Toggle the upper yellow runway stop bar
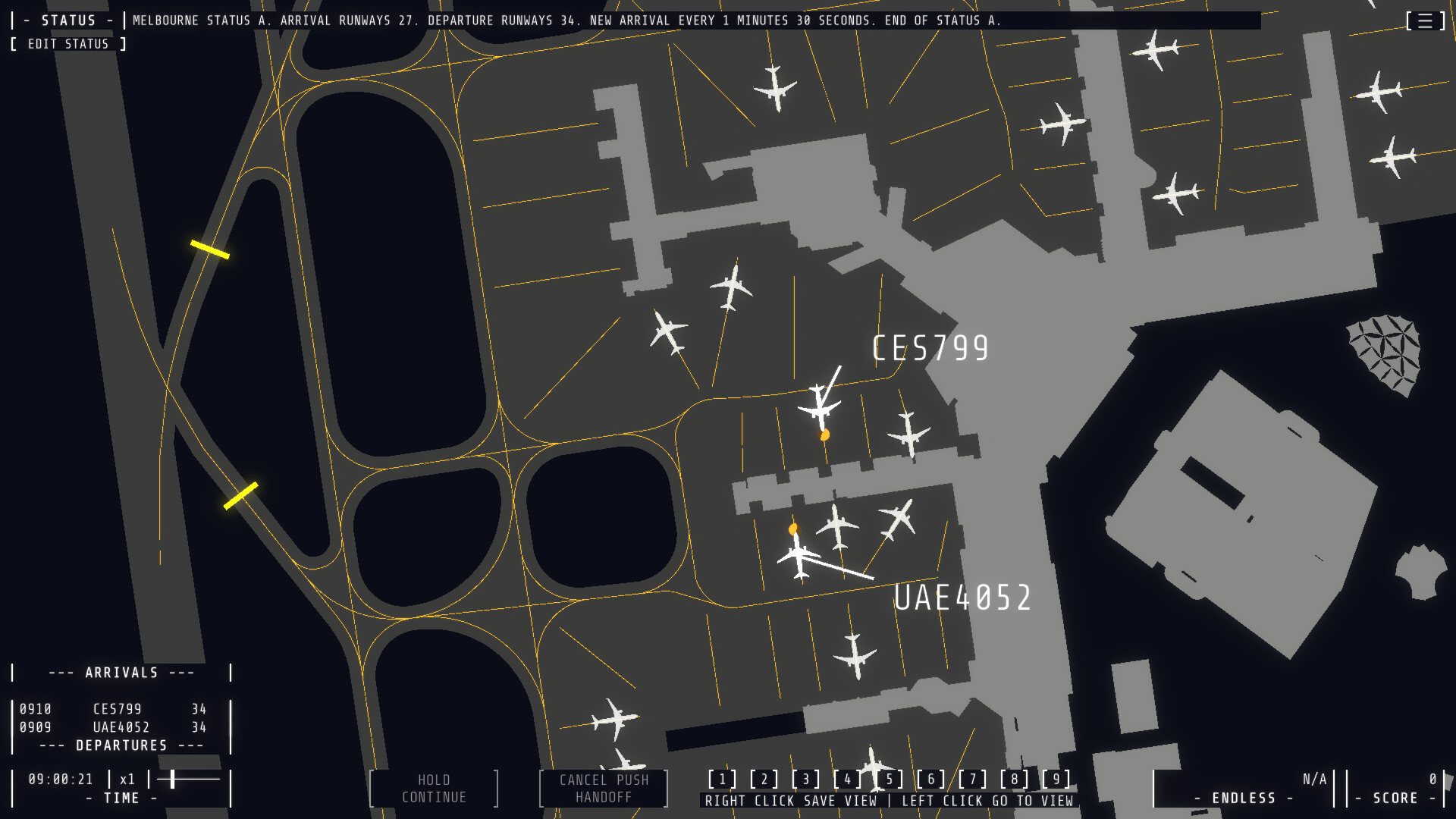Image resolution: width=1456 pixels, height=819 pixels. [x=211, y=247]
